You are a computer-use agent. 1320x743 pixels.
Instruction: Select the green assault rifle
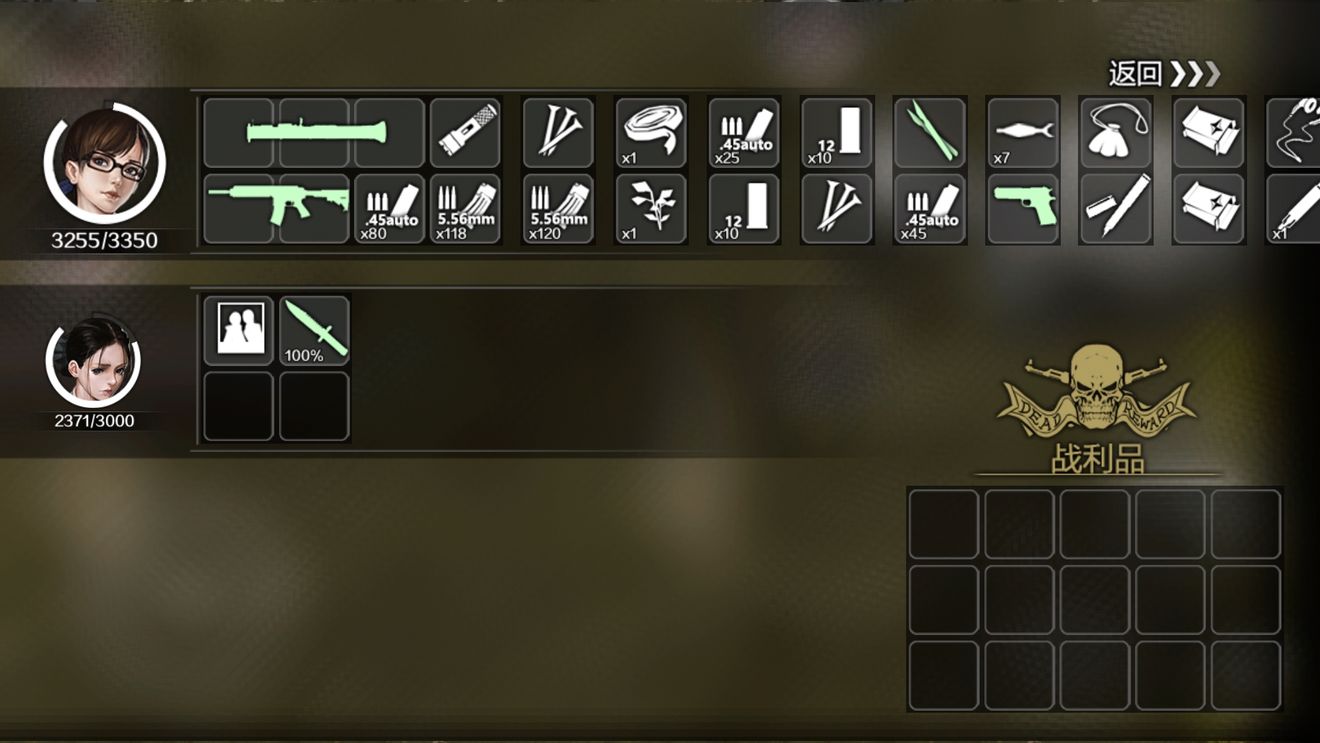[x=276, y=209]
